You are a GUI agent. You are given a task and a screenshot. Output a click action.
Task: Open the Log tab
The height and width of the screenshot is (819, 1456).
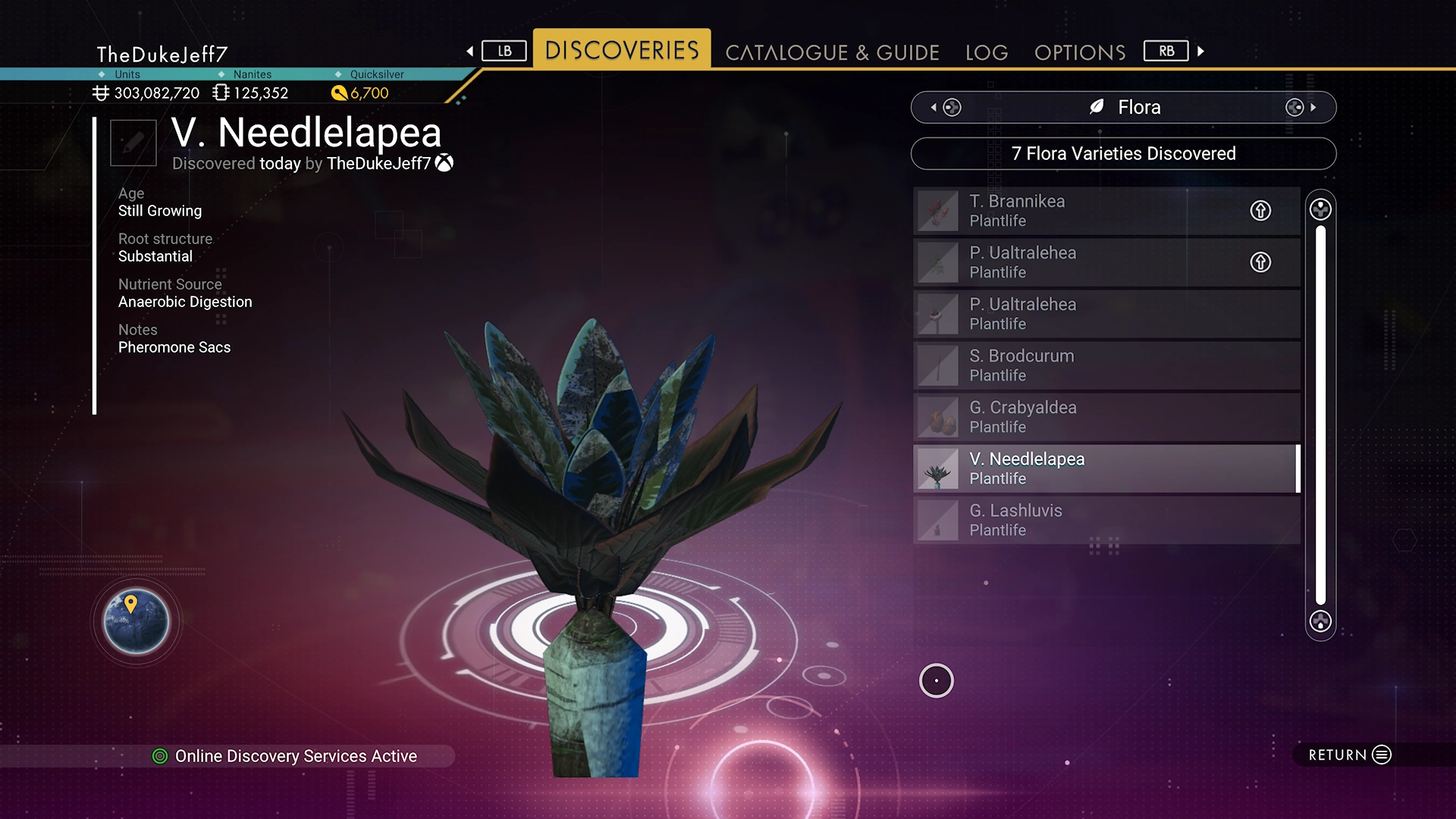pyautogui.click(x=987, y=52)
